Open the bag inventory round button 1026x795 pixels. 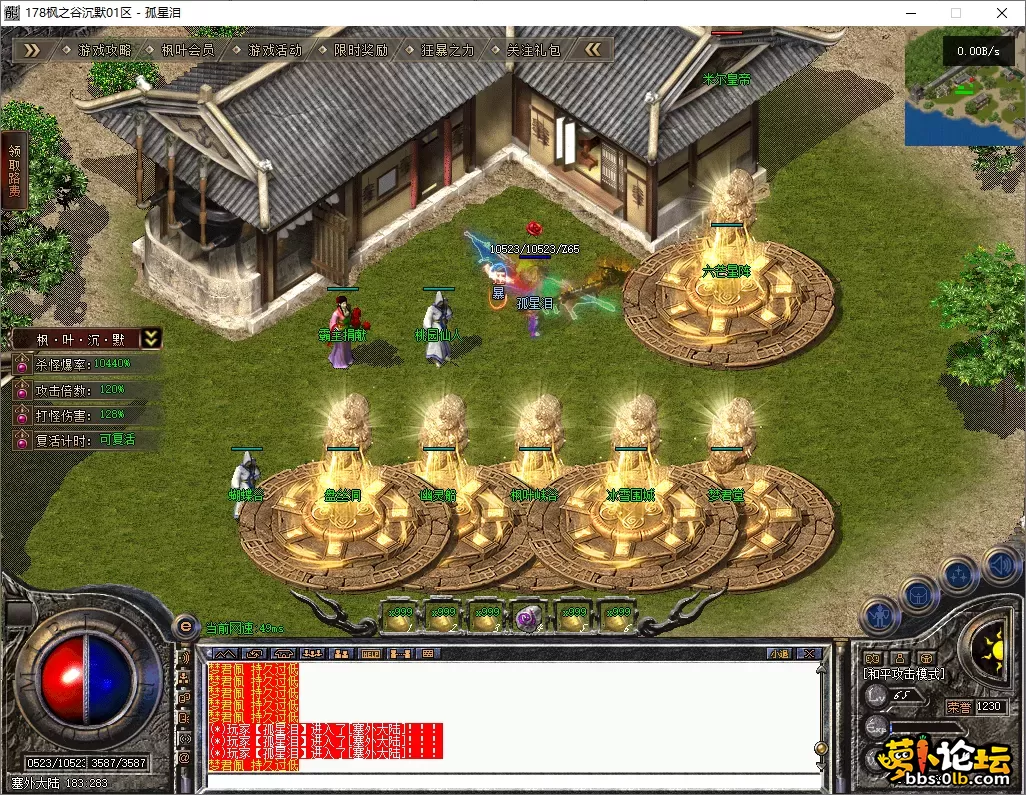[x=920, y=596]
